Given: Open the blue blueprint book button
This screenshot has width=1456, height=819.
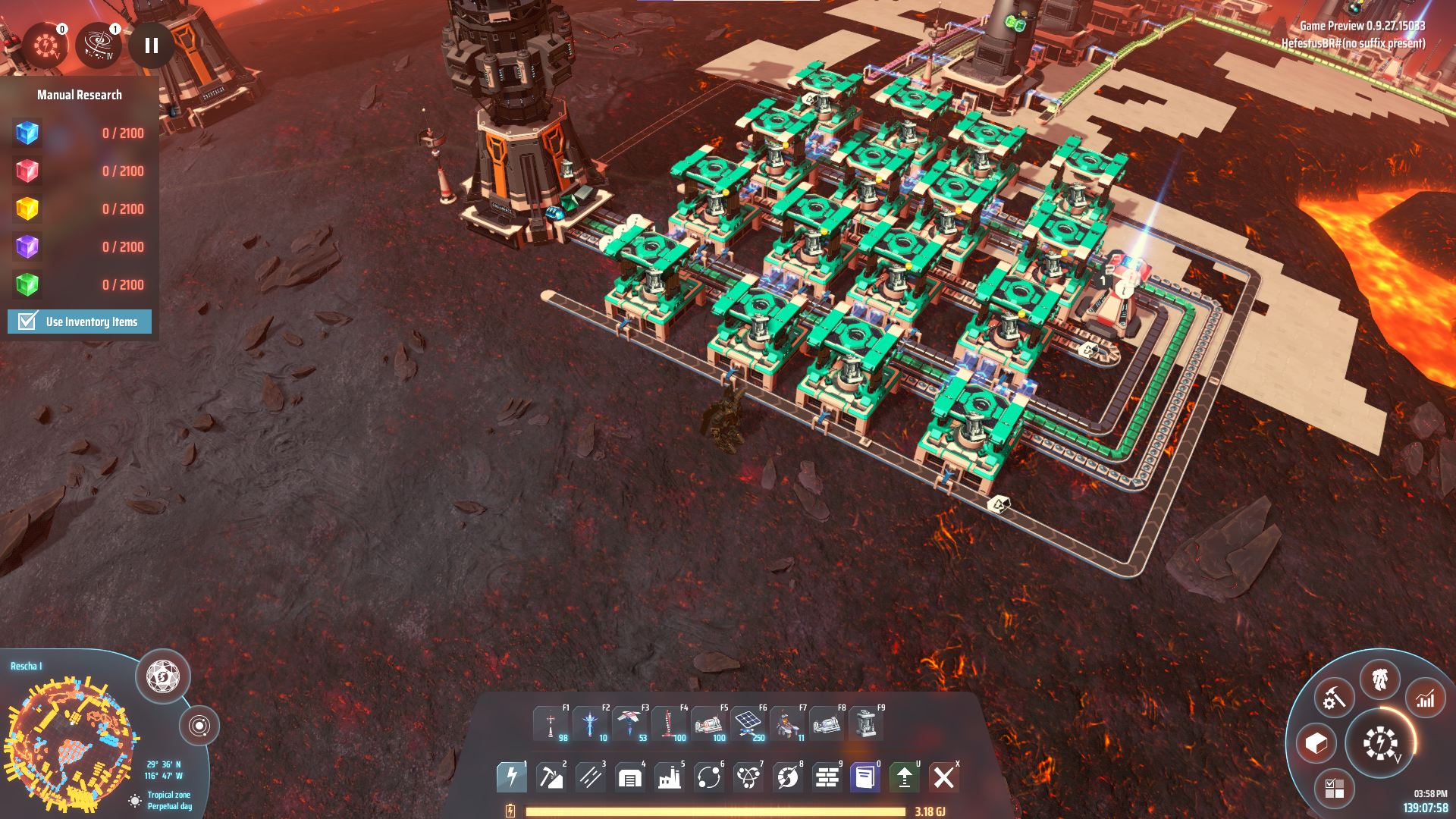Looking at the screenshot, I should [x=865, y=777].
